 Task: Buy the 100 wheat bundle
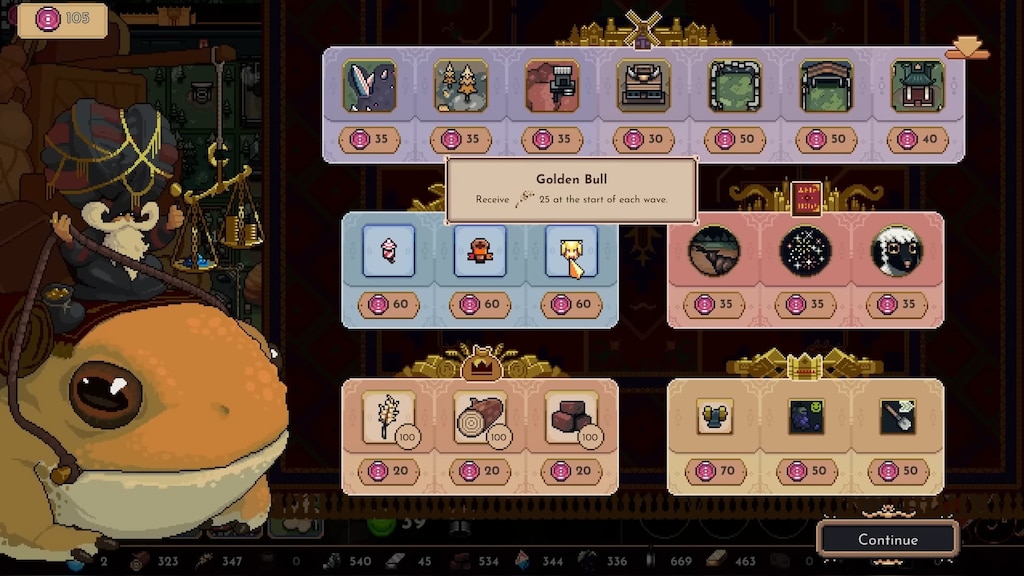click(388, 417)
